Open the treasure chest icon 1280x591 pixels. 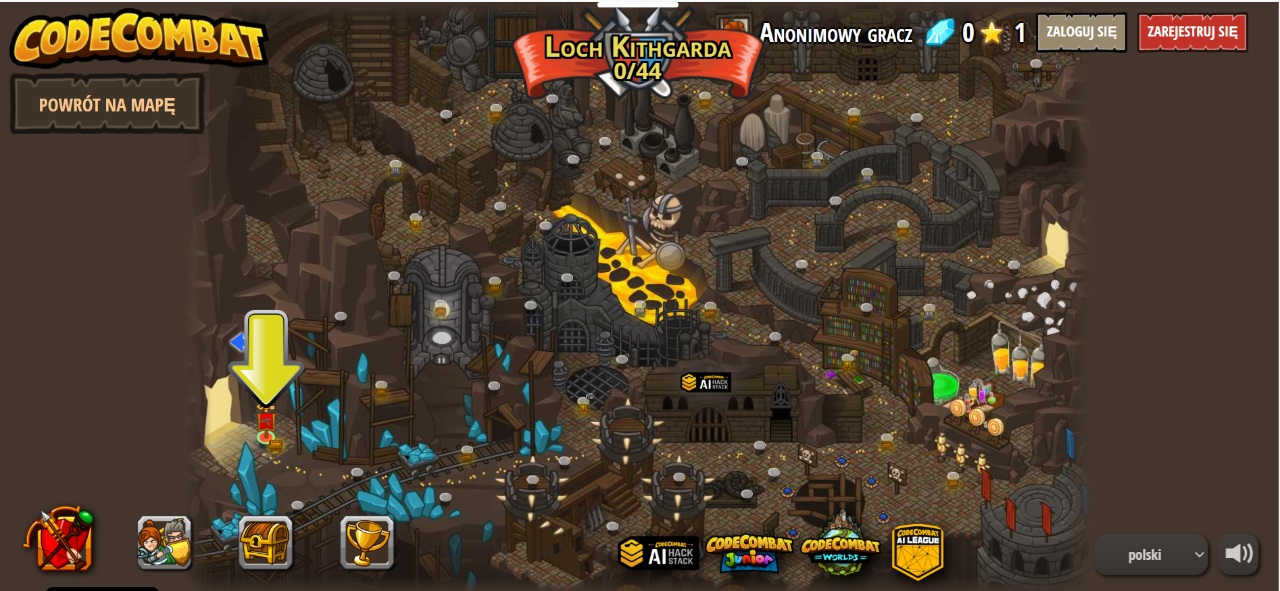pos(265,542)
